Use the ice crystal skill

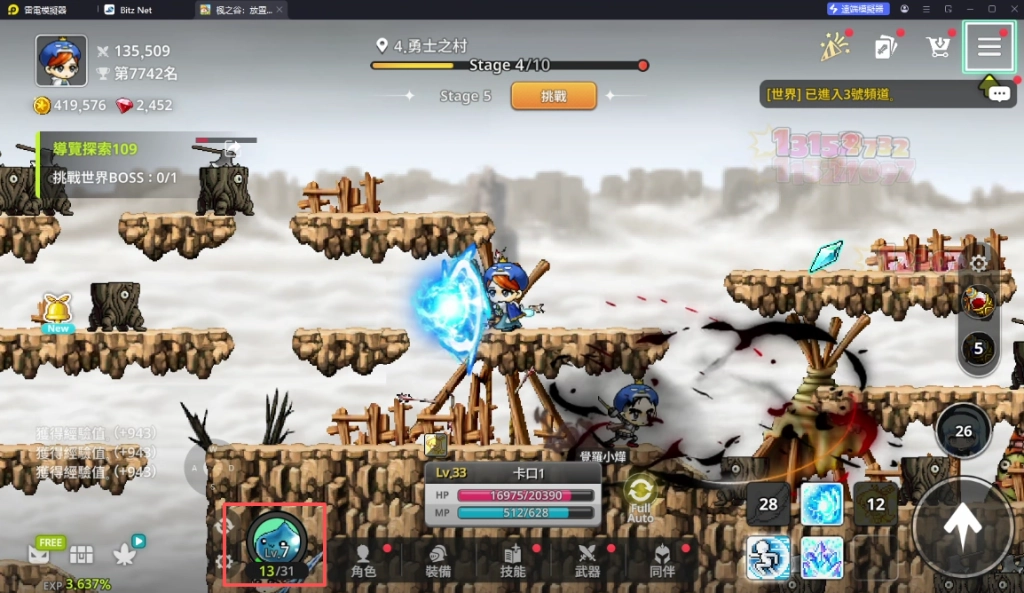(822, 557)
